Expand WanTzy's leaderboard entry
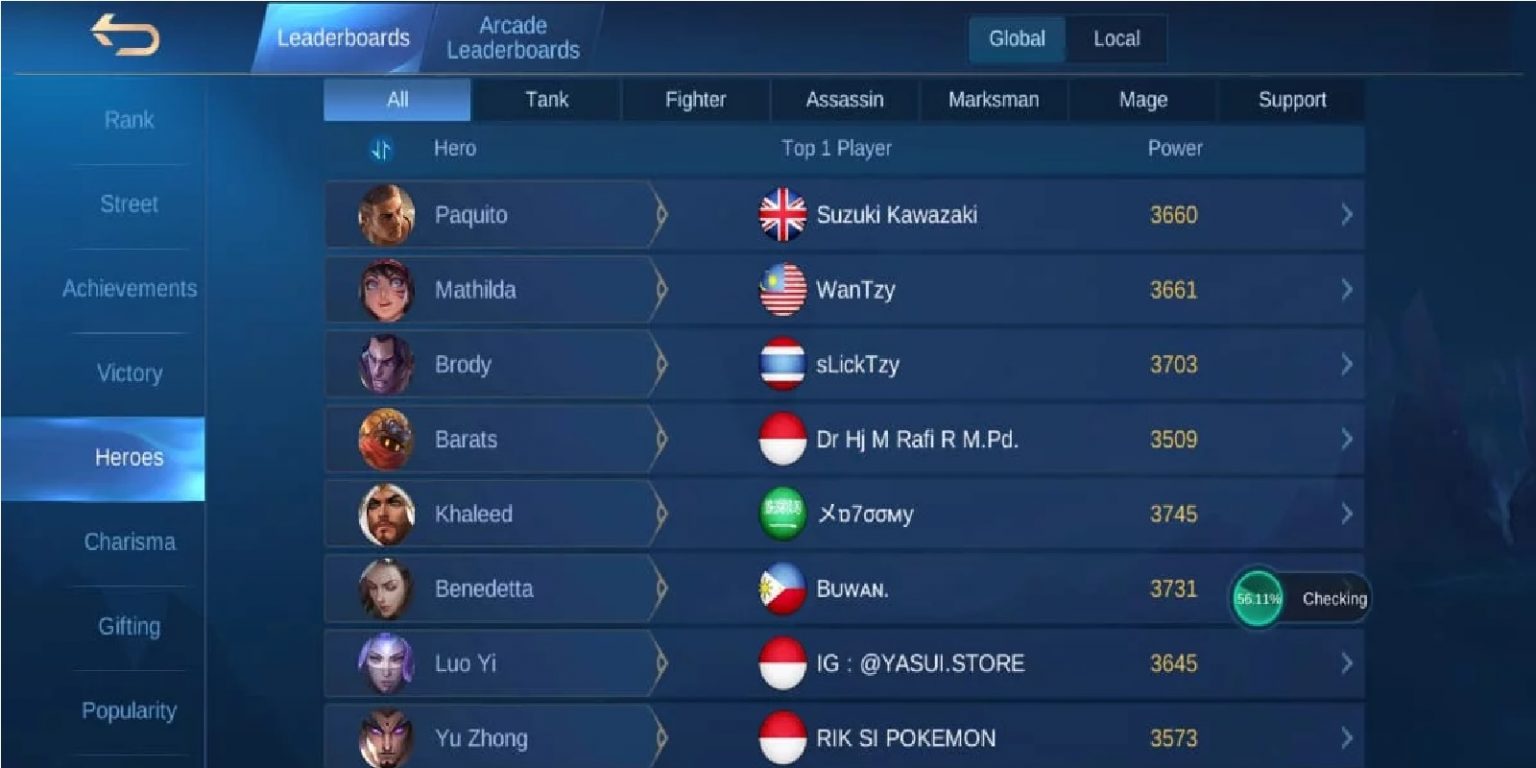1536x768 pixels. coord(1345,289)
